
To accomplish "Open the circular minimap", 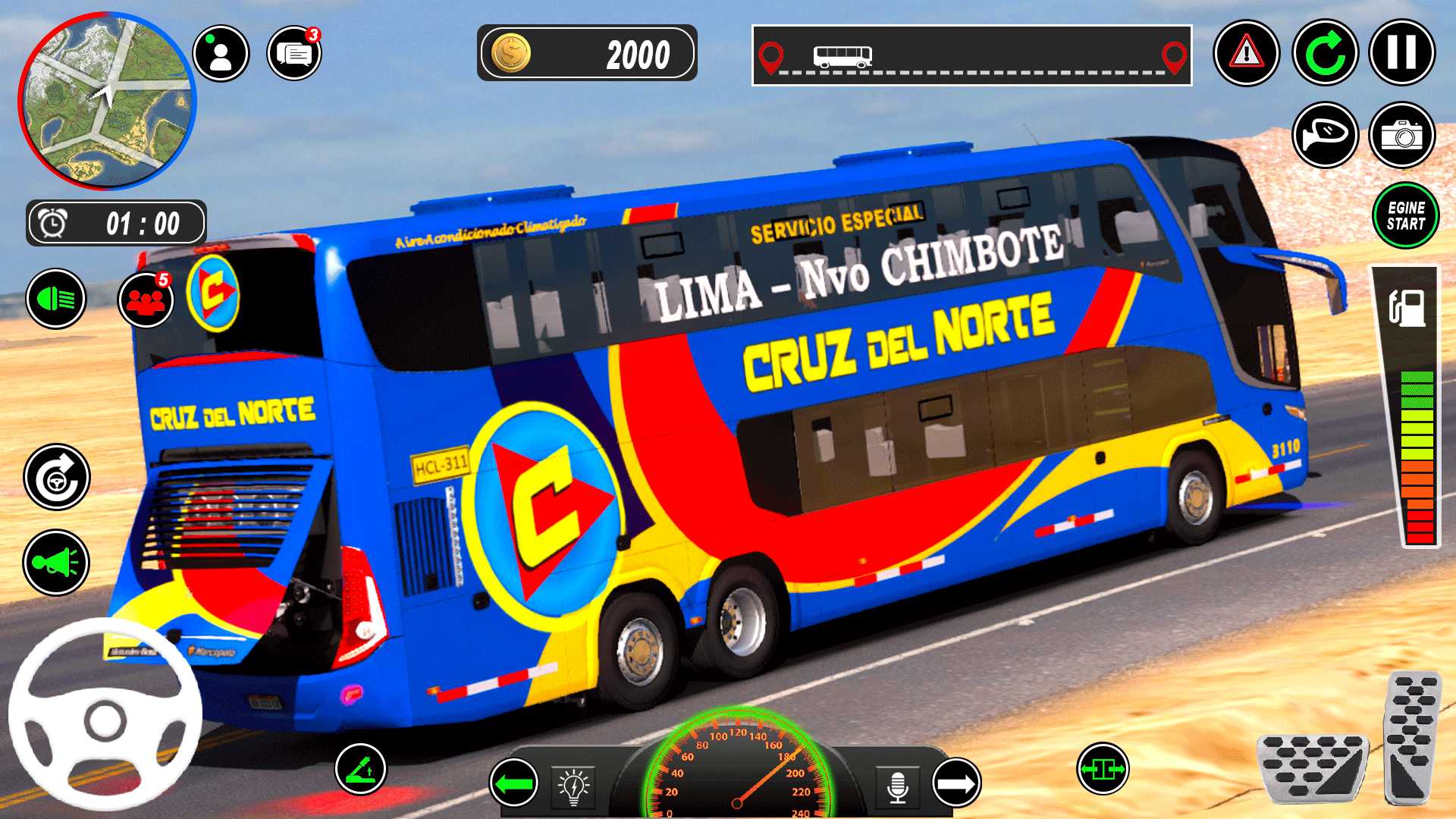I will (107, 101).
